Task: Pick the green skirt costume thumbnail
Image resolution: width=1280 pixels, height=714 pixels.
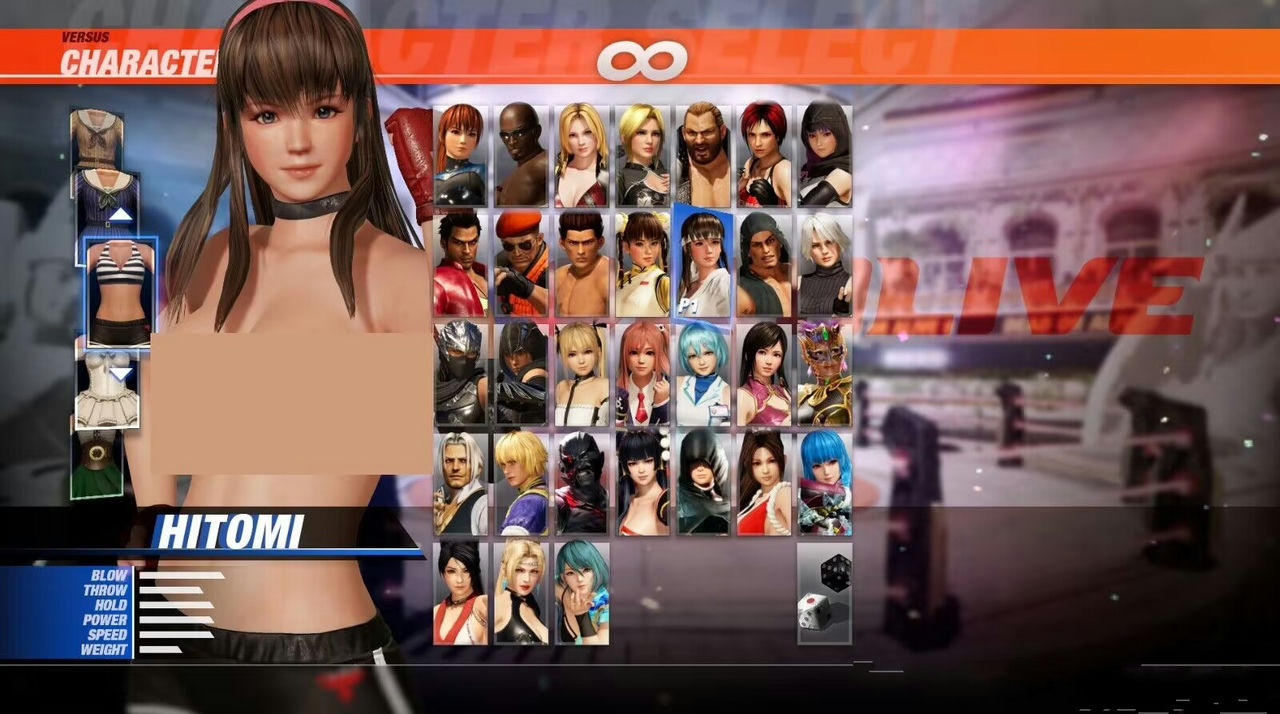Action: point(97,465)
